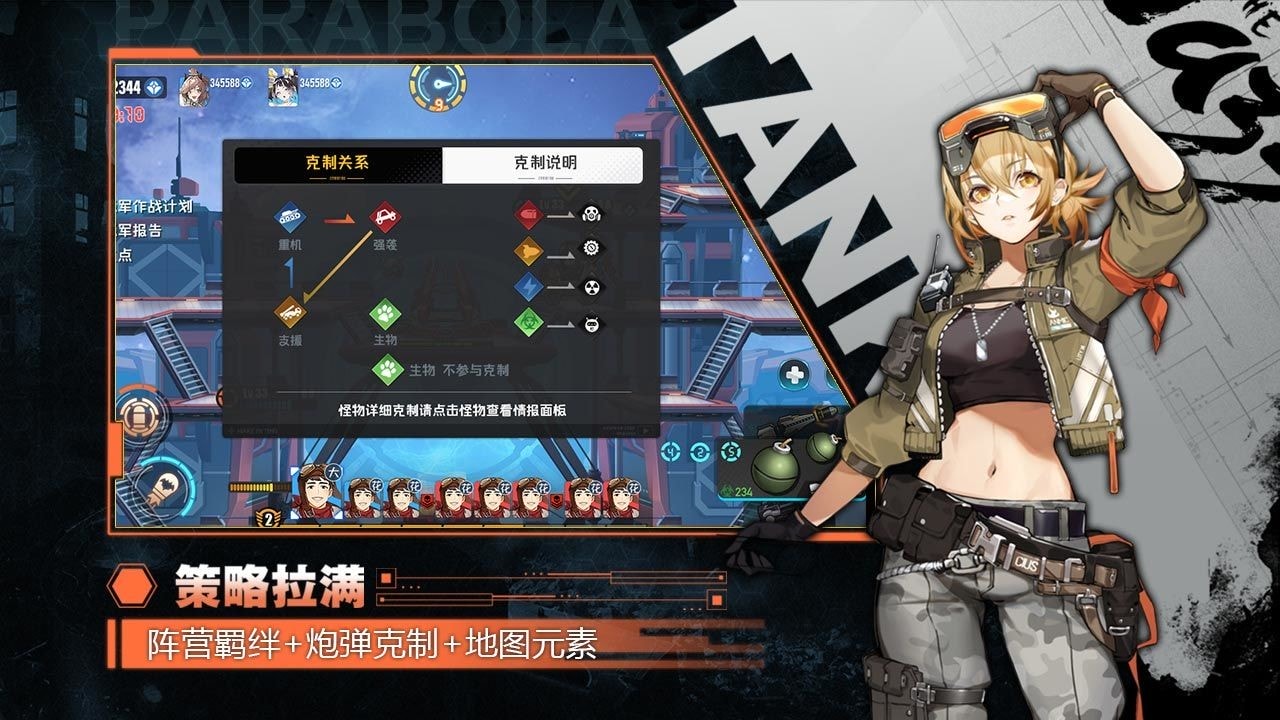Open the compass timer gauge at the top
This screenshot has height=720, width=1280.
click(x=437, y=88)
